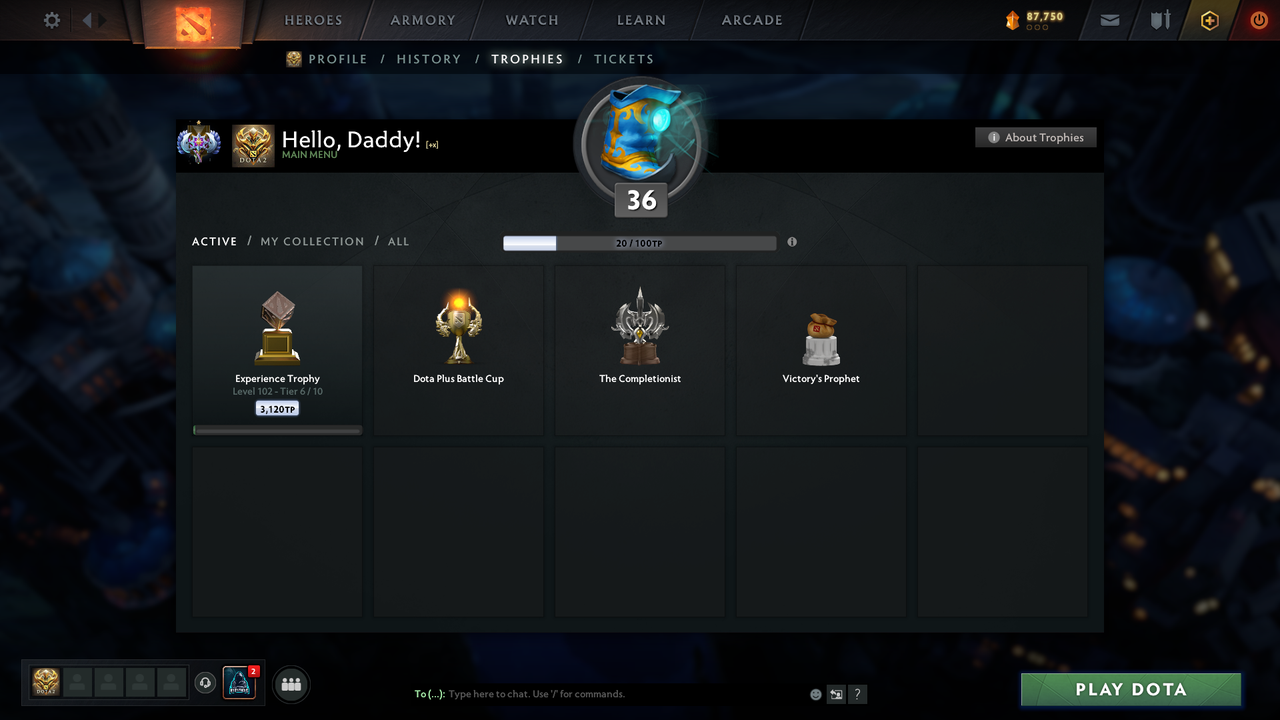Open the mail notifications envelope icon
The height and width of the screenshot is (720, 1280).
coord(1109,20)
